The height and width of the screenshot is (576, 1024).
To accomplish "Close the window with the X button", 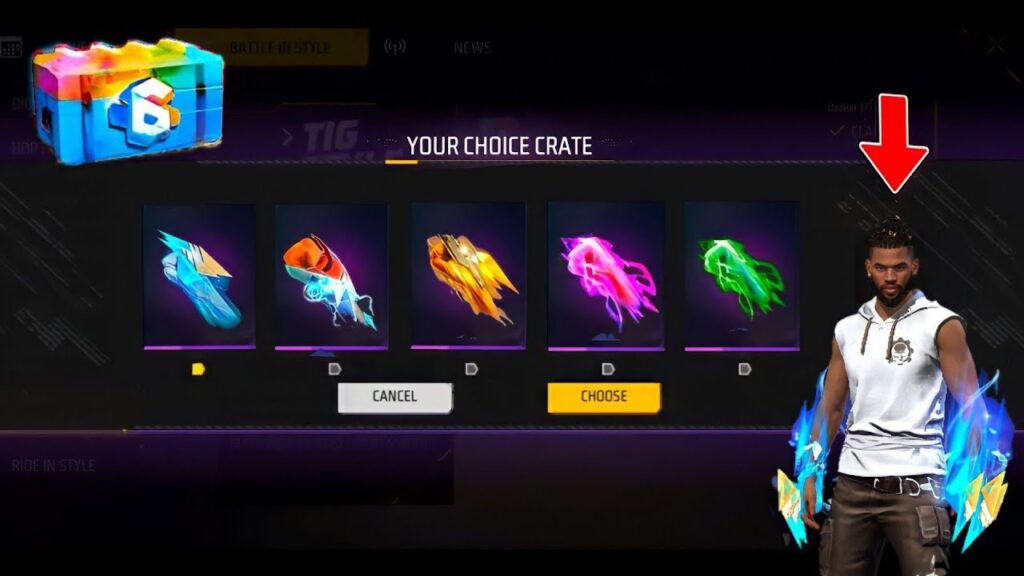I will pyautogui.click(x=996, y=44).
